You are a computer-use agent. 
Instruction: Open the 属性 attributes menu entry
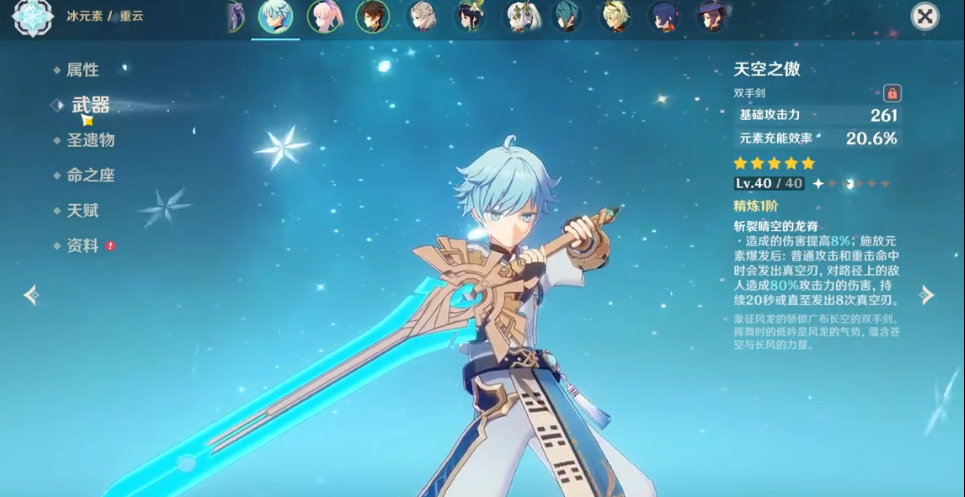(82, 70)
